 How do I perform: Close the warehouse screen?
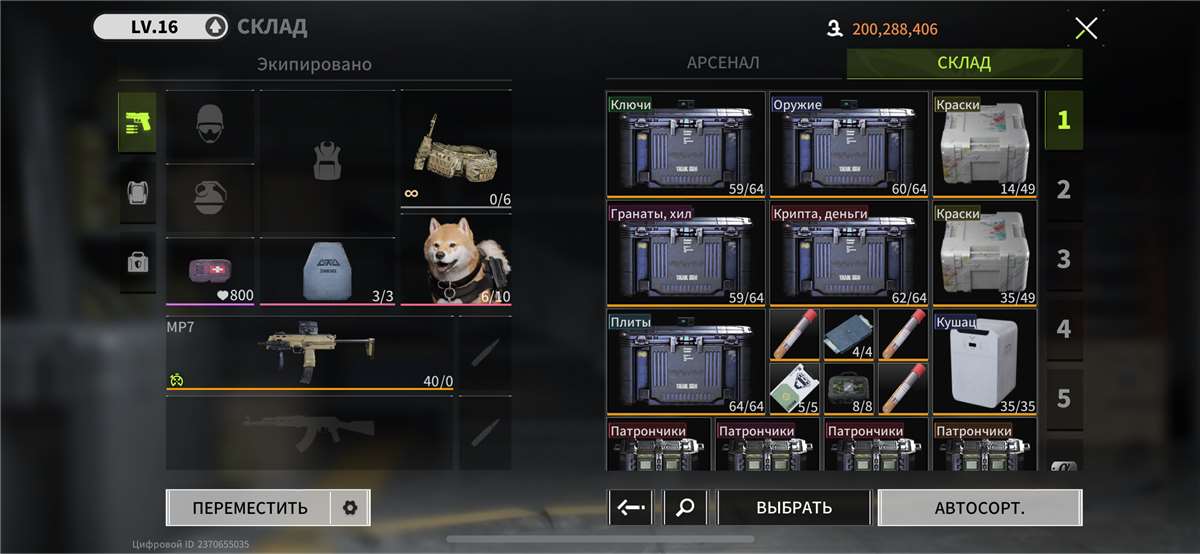1085,28
